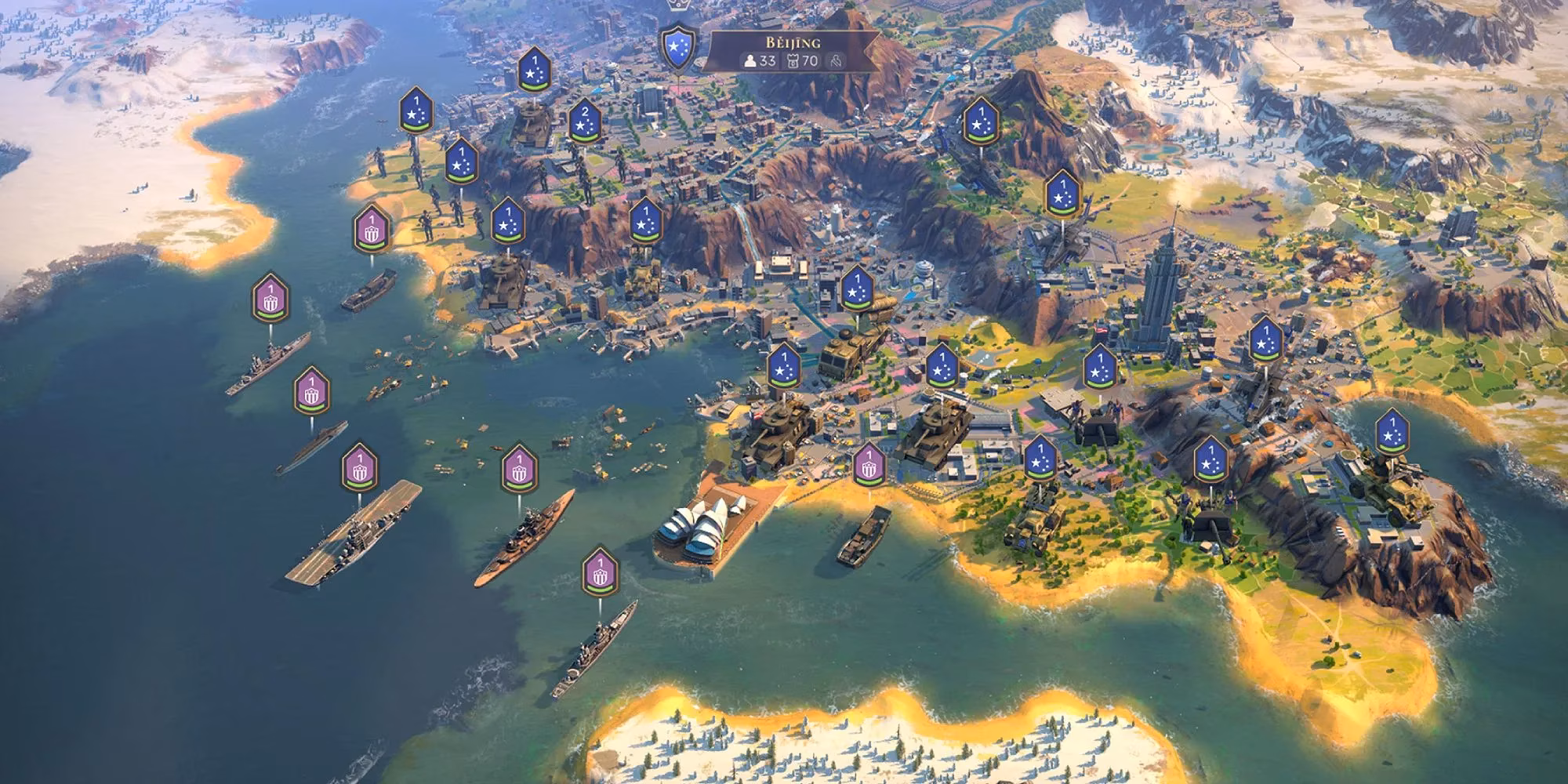Pick the purple fleet badge over the battleship
Screen dimensions: 1568x784
tap(519, 468)
